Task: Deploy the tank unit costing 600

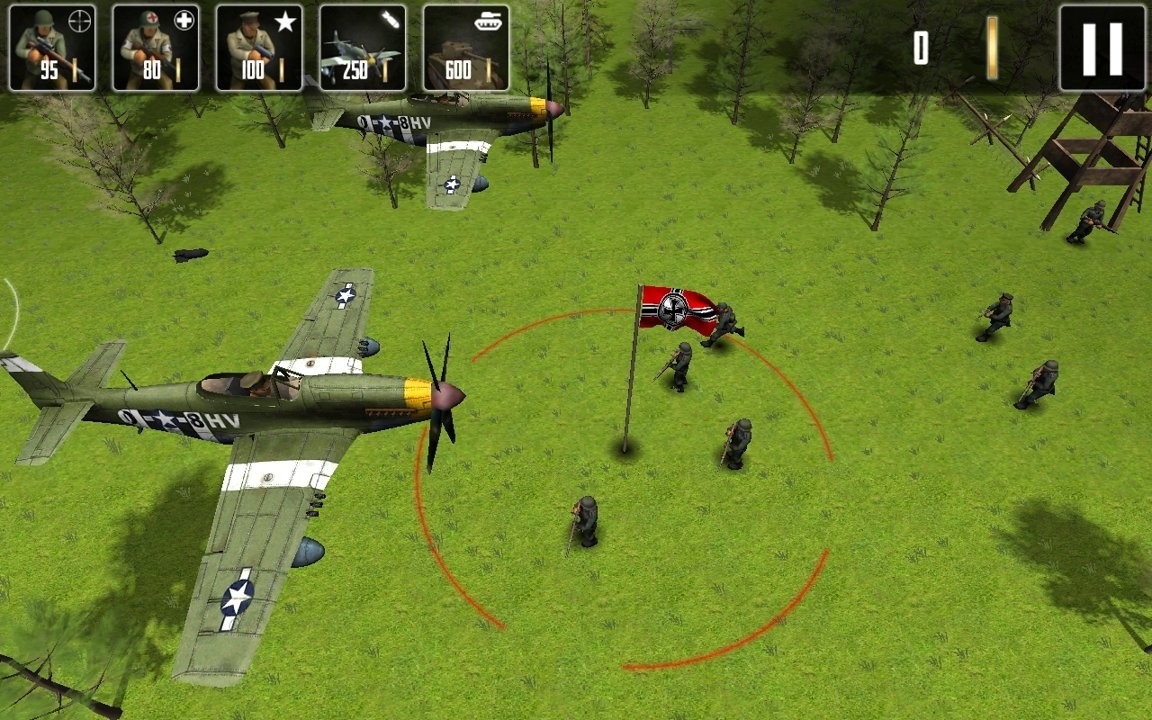Action: click(x=466, y=48)
